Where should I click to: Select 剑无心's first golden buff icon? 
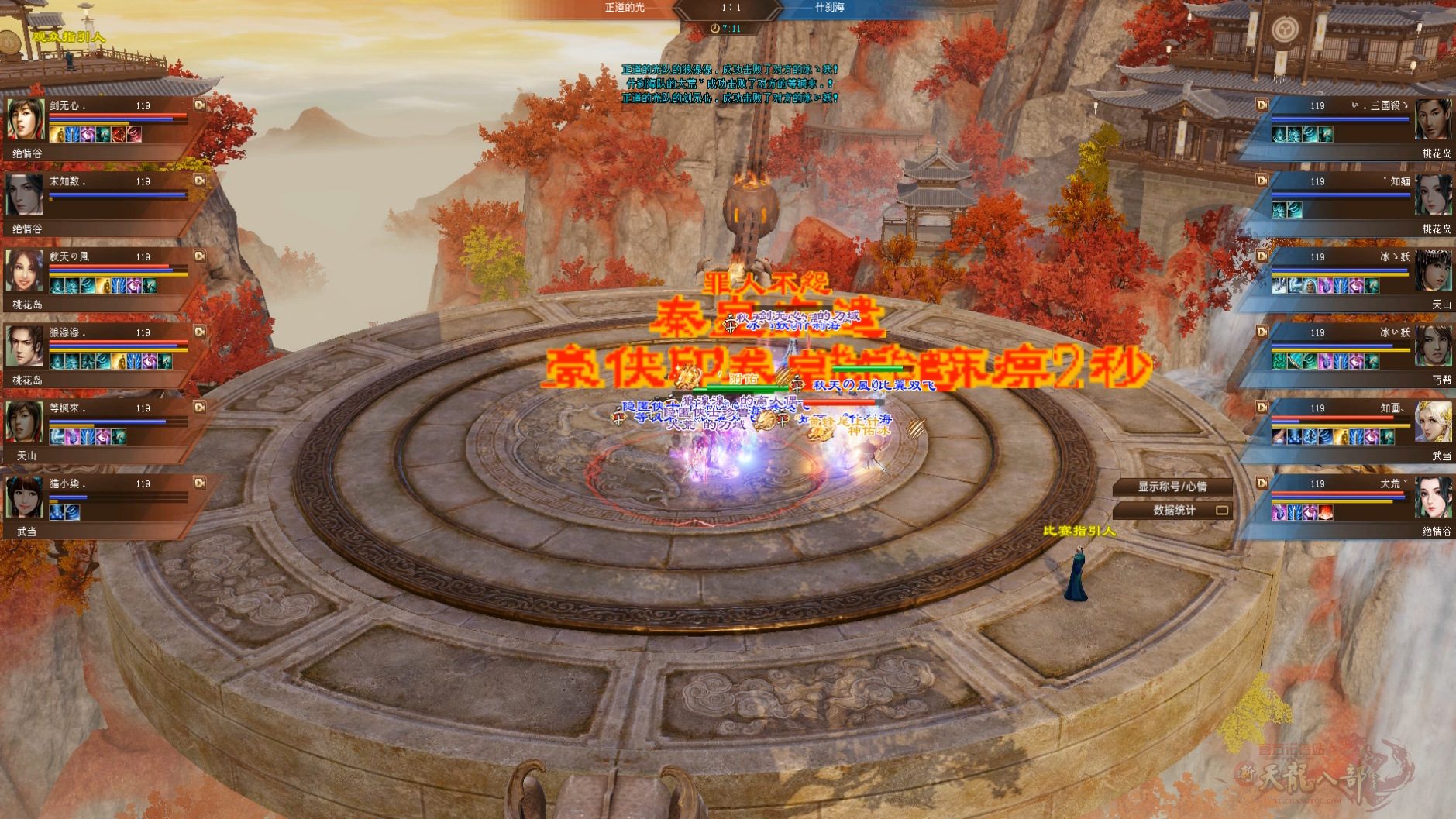pyautogui.click(x=57, y=136)
